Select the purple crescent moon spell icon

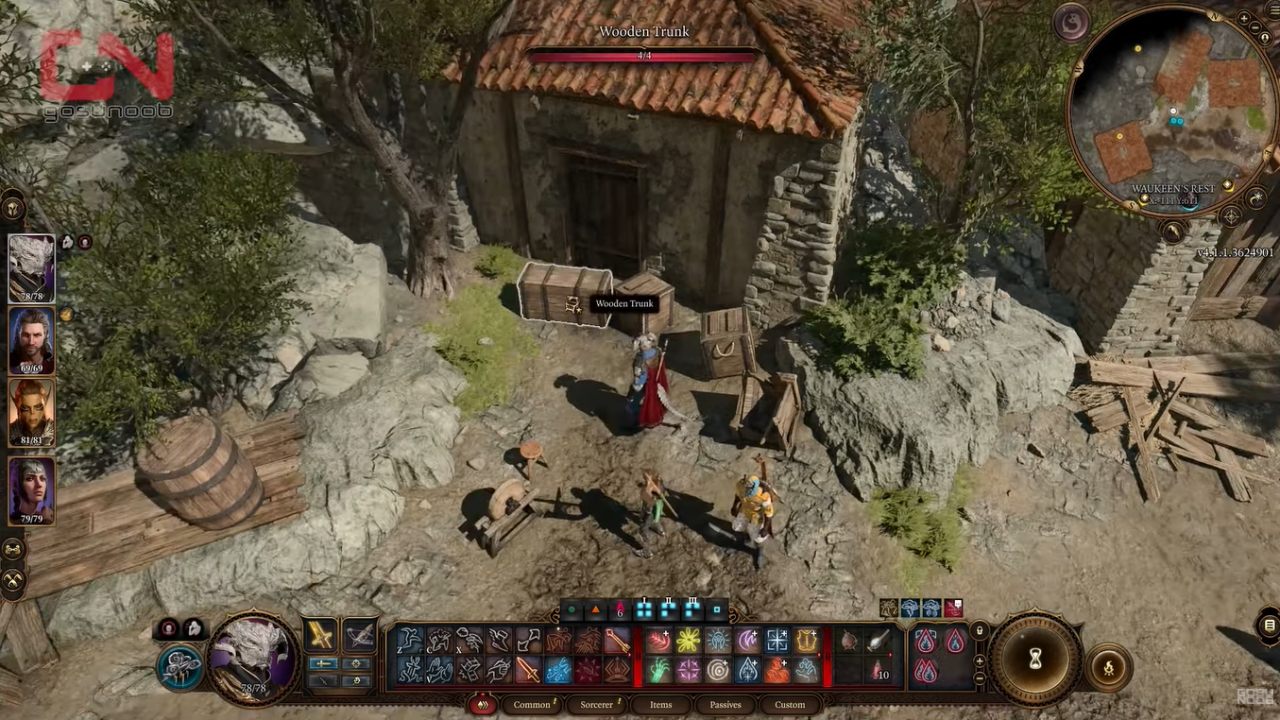click(x=746, y=640)
